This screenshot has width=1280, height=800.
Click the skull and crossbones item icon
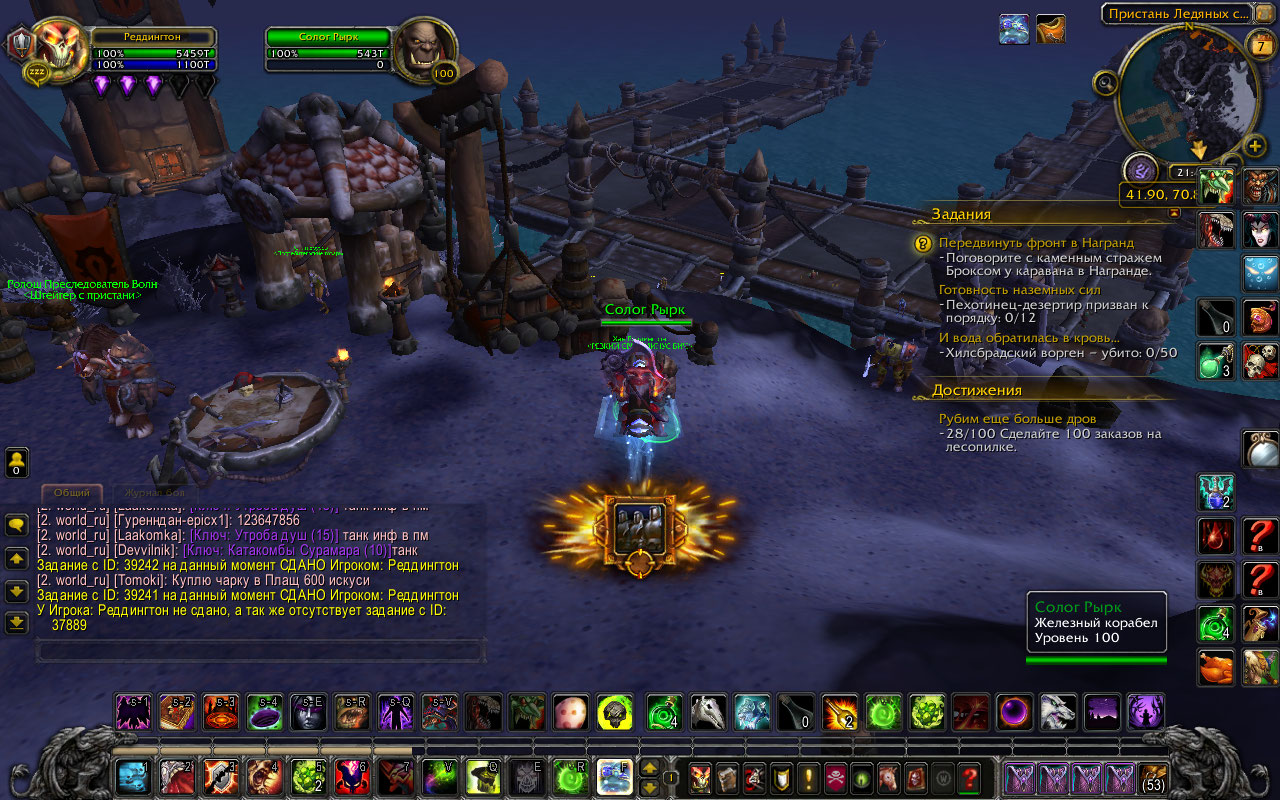pyautogui.click(x=1259, y=361)
